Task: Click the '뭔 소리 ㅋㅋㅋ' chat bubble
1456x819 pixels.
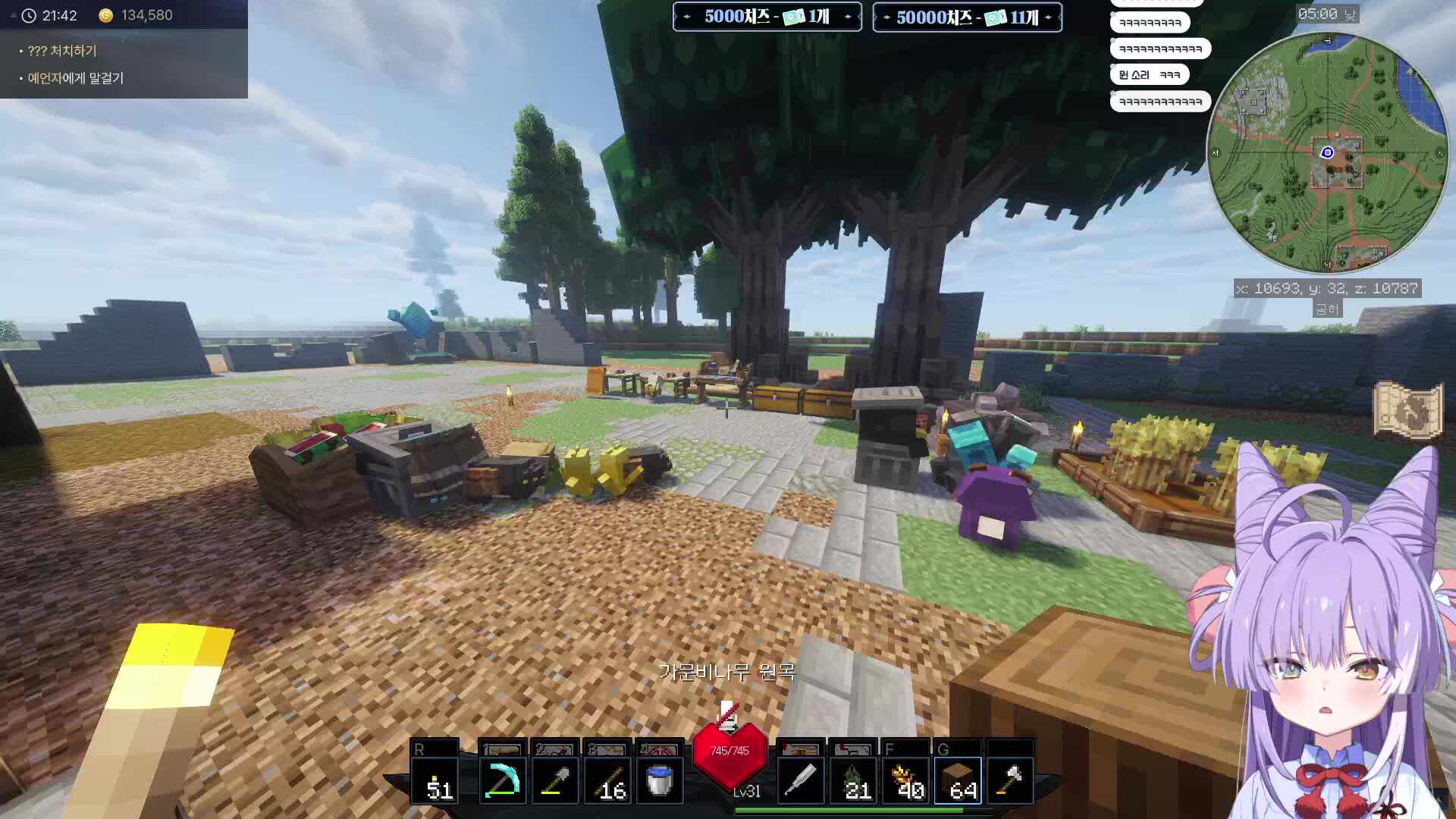Action: 1149,75
